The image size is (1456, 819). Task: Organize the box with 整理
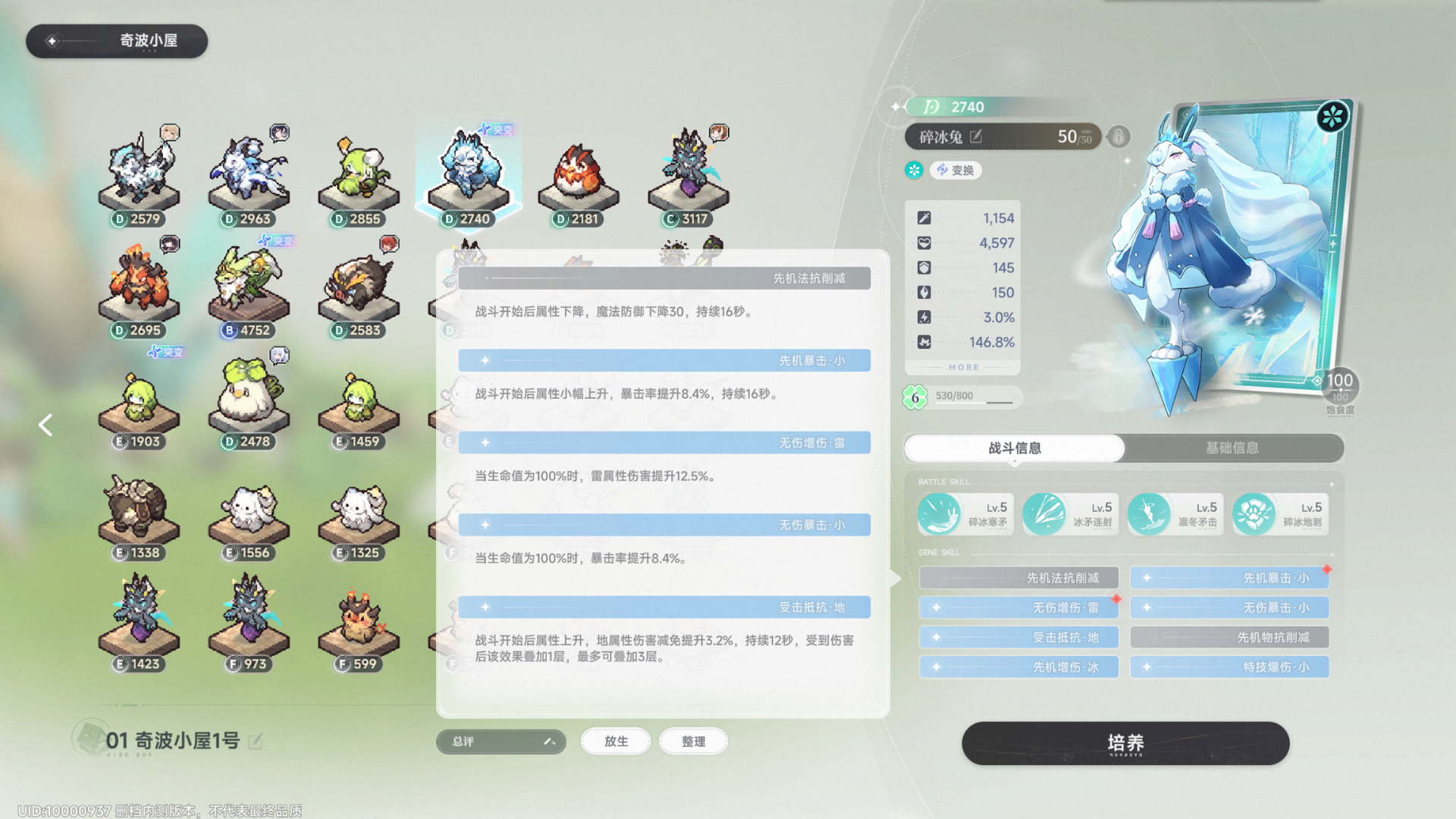(x=693, y=742)
